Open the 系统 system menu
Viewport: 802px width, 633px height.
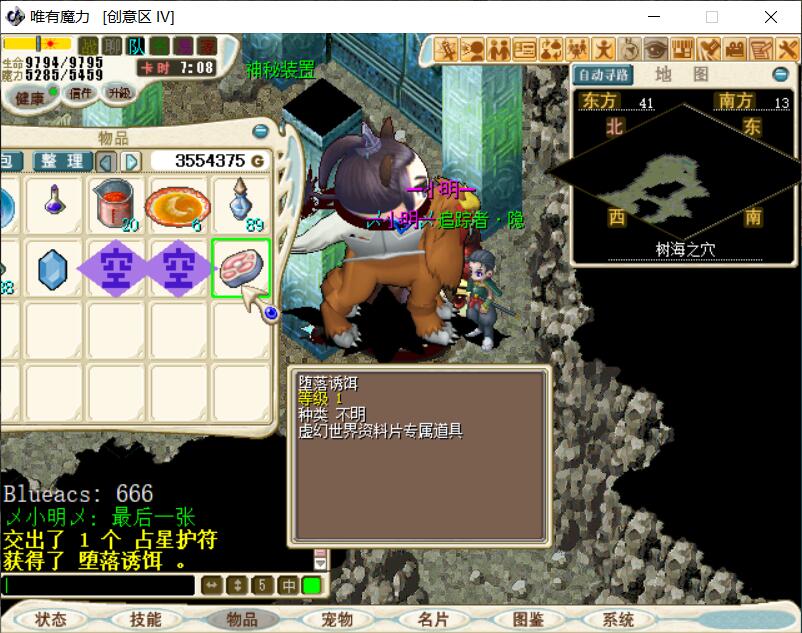618,619
